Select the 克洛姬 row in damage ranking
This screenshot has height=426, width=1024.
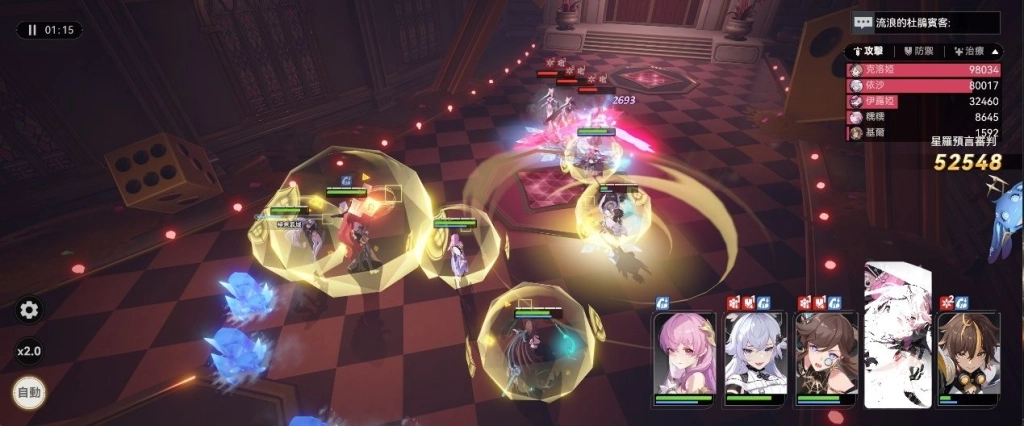click(923, 70)
